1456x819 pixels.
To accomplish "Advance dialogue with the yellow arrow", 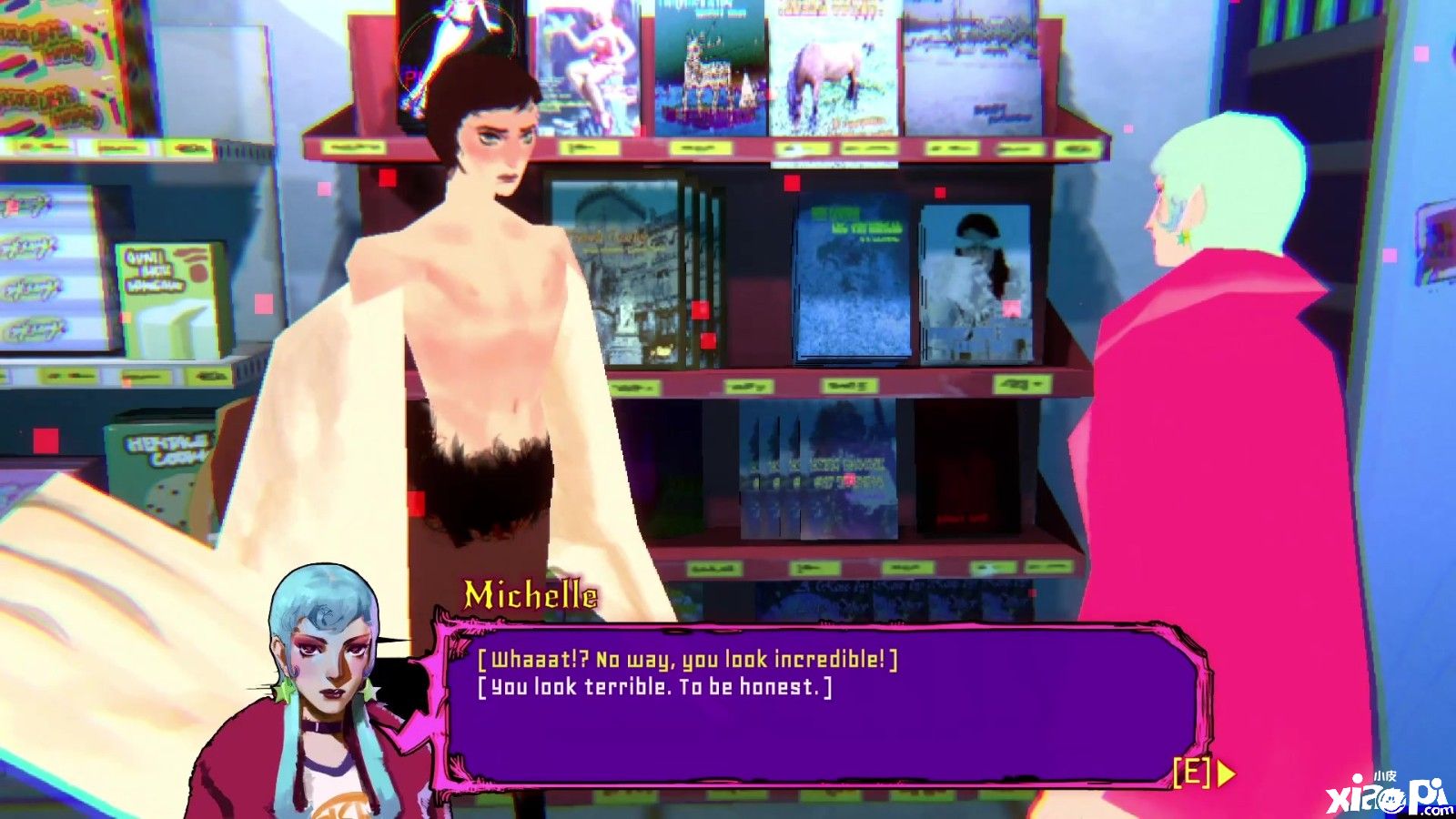I will pos(1225,773).
